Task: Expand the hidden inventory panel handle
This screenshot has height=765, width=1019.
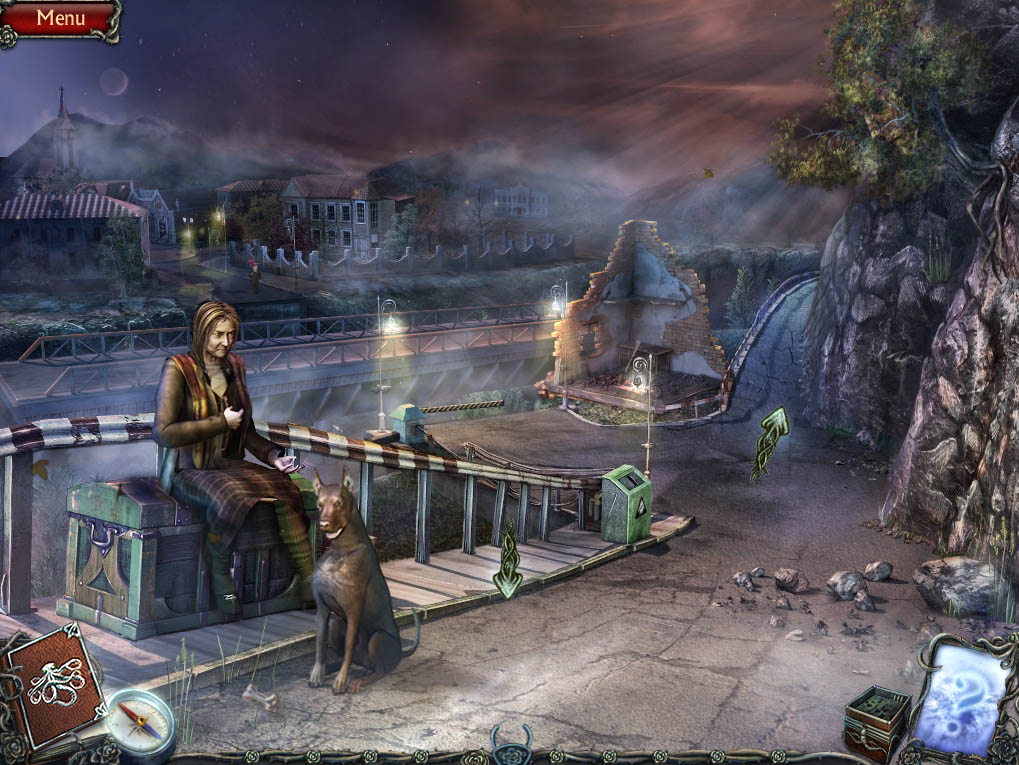Action: [x=510, y=745]
